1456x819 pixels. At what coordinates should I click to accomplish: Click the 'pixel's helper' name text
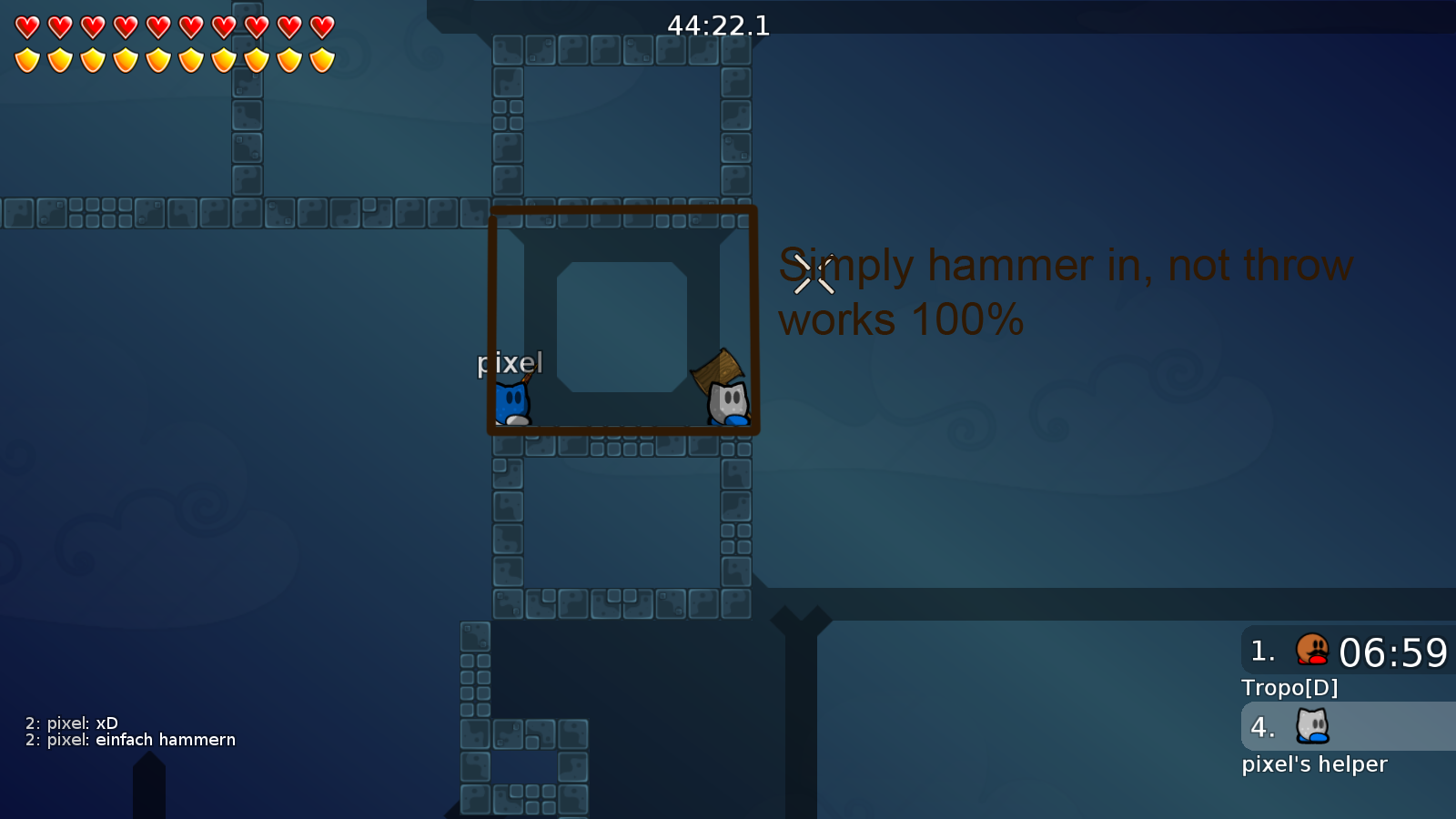click(x=1314, y=763)
